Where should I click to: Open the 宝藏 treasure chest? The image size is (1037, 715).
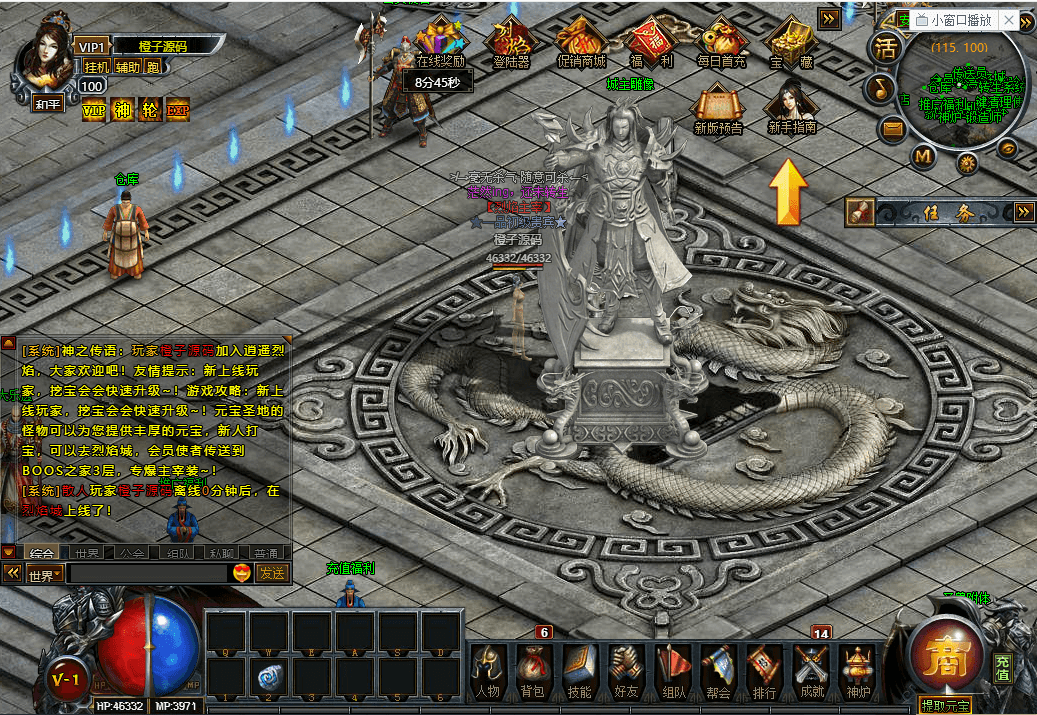coord(790,41)
